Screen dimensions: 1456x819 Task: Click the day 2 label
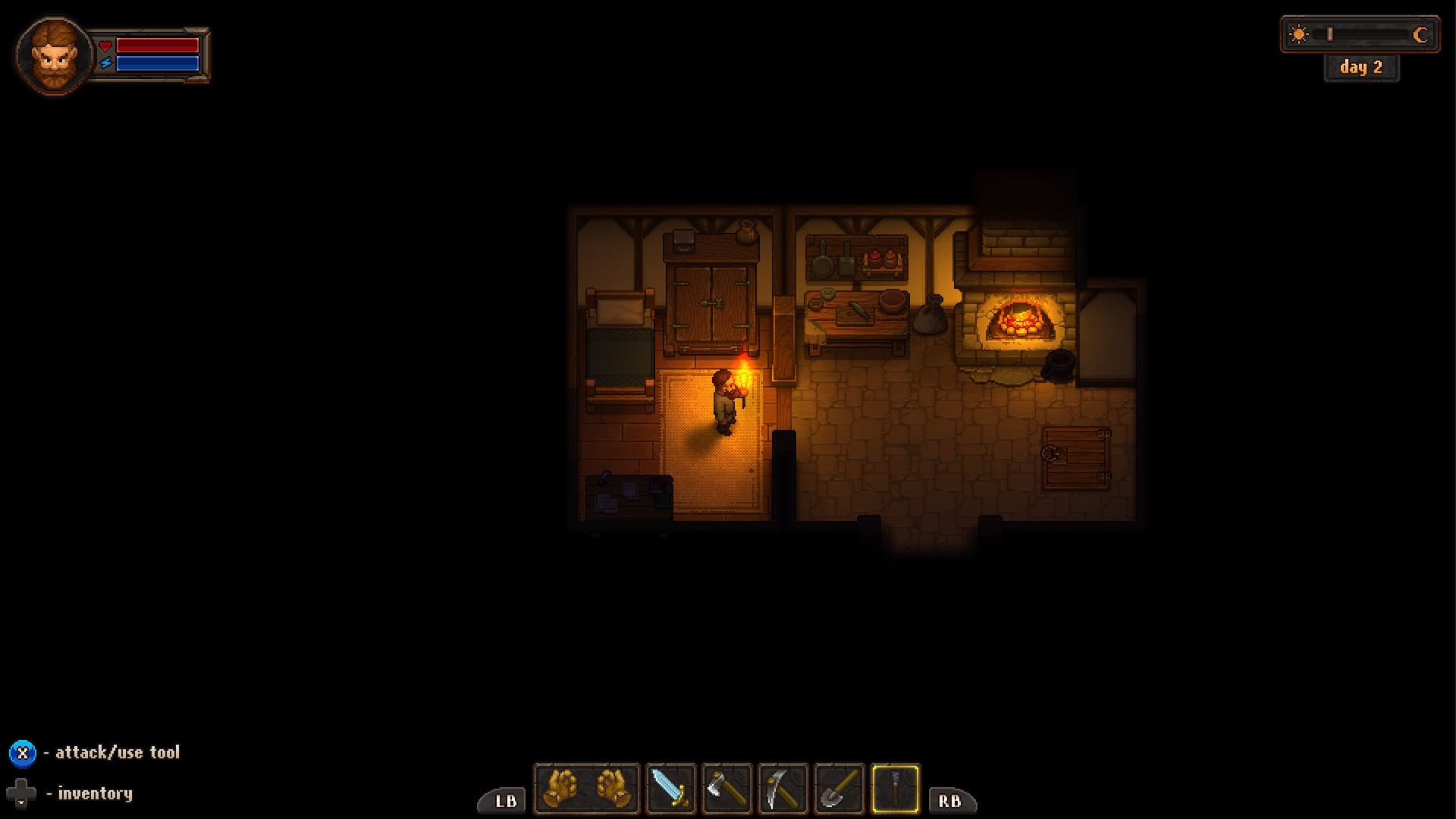1361,67
